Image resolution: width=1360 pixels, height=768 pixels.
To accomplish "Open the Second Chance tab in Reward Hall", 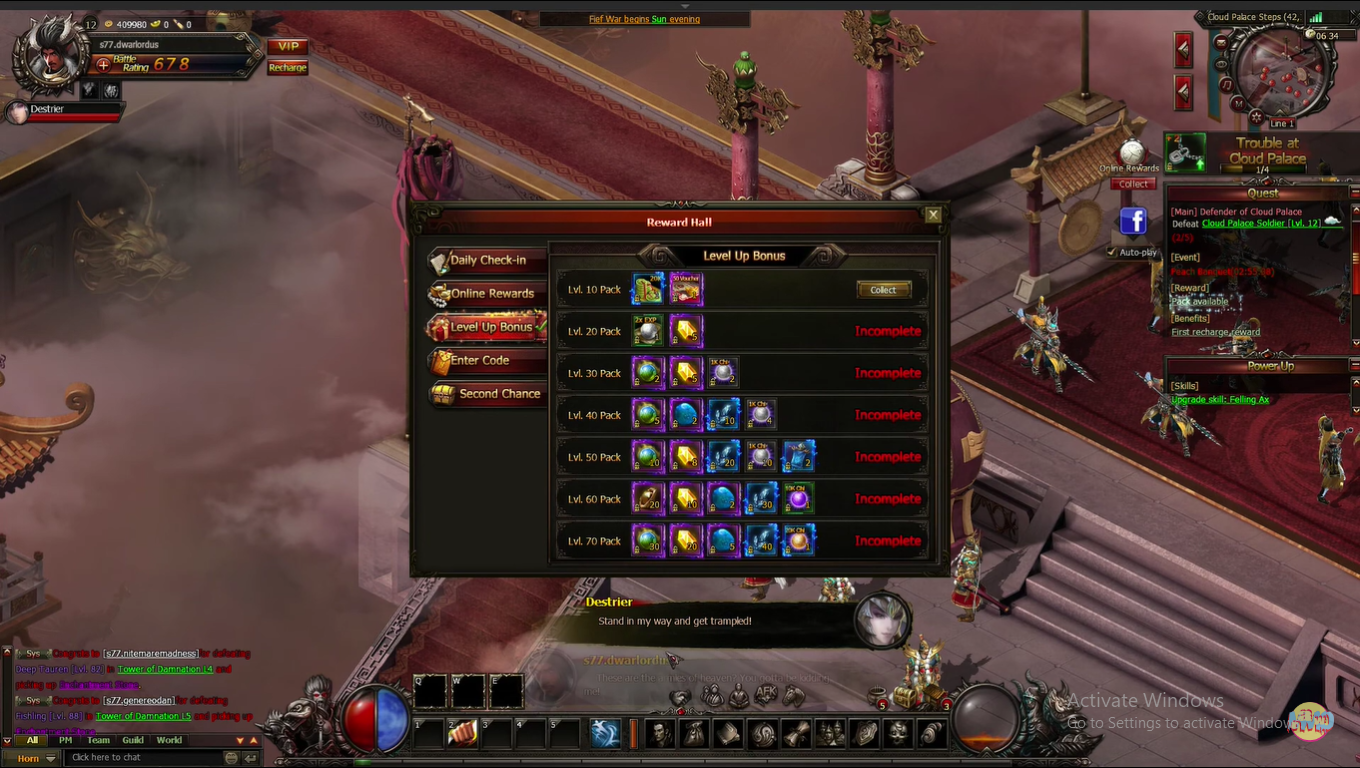I will 500,393.
